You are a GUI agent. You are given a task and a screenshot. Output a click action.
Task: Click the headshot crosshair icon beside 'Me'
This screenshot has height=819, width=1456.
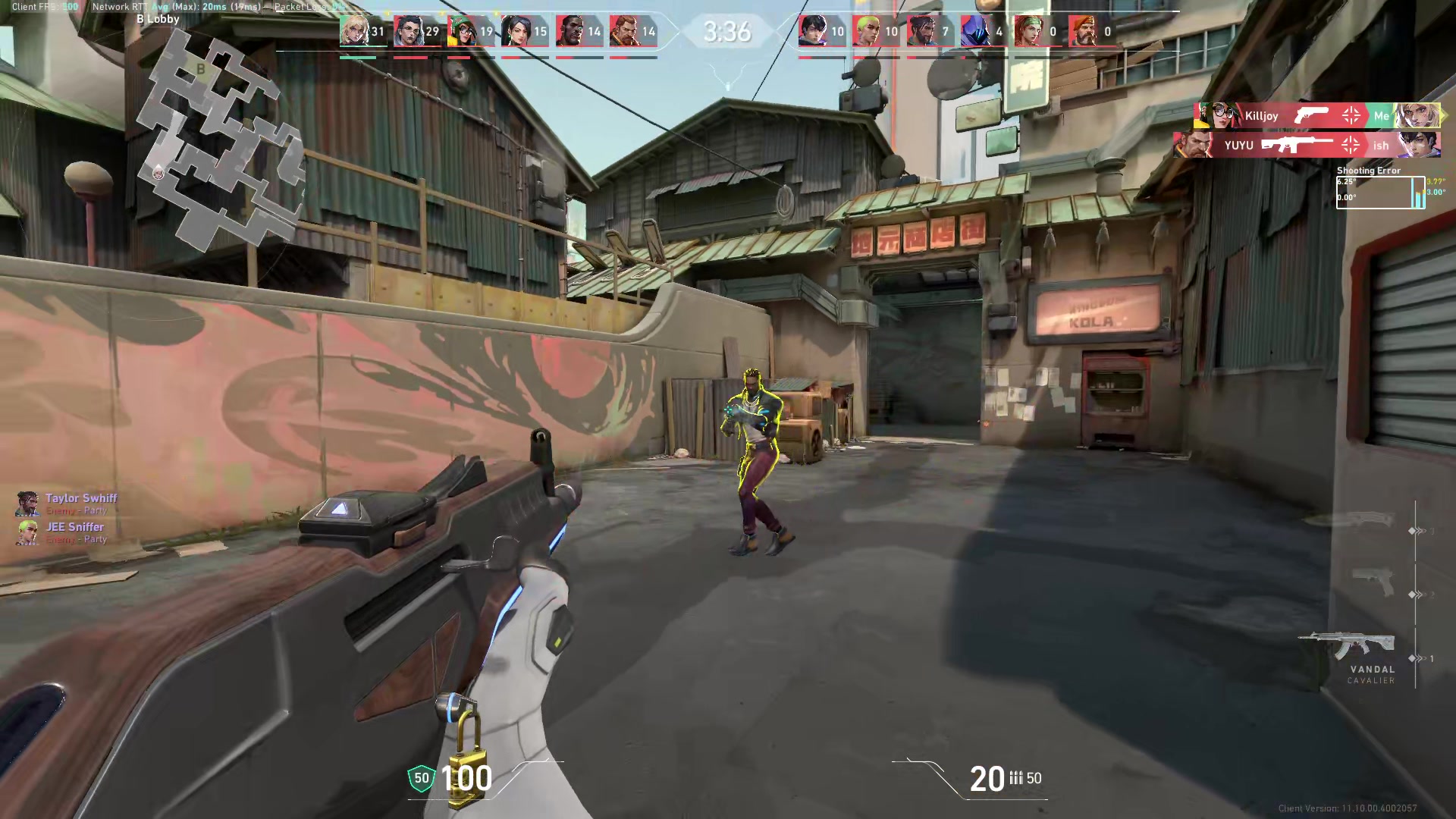[1351, 115]
